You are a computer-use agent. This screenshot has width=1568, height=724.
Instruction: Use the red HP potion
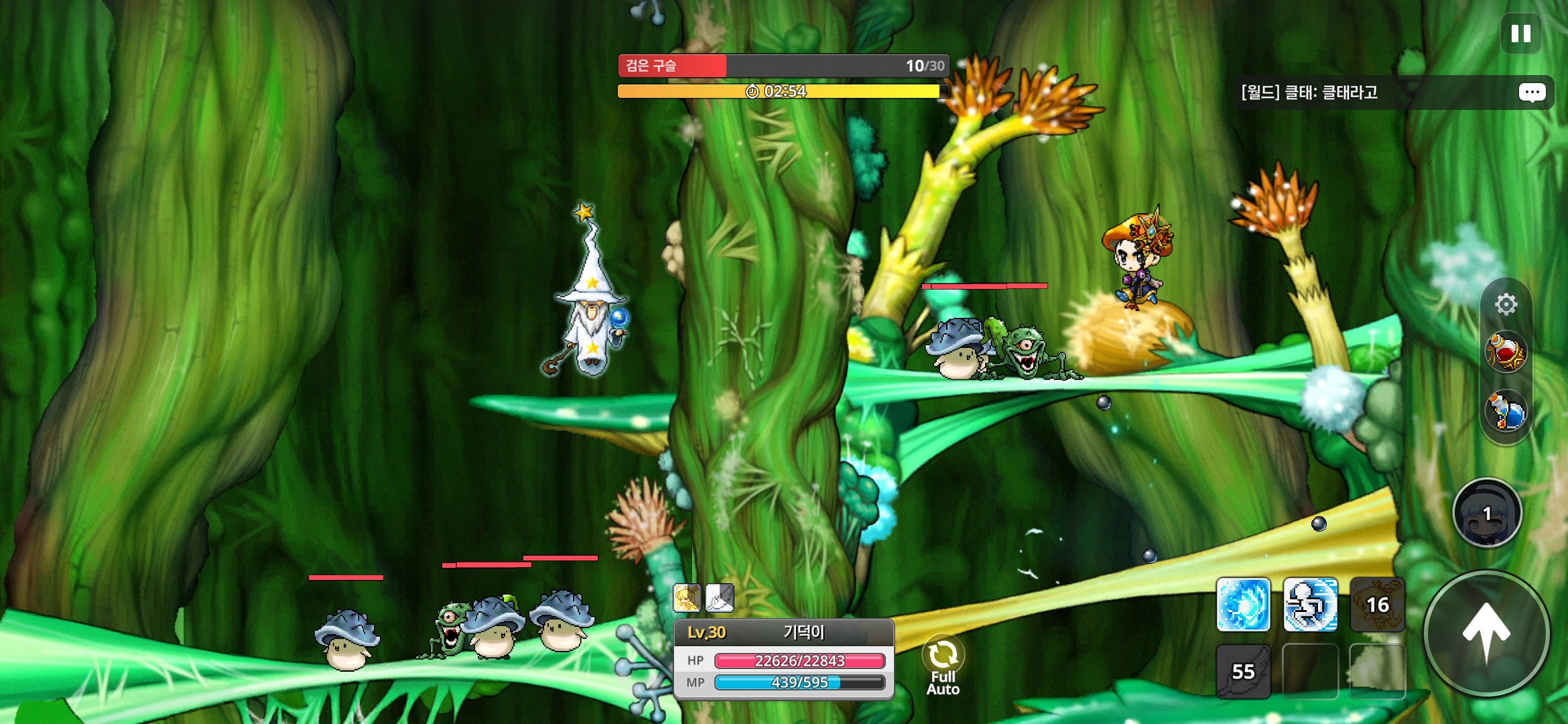(1506, 352)
